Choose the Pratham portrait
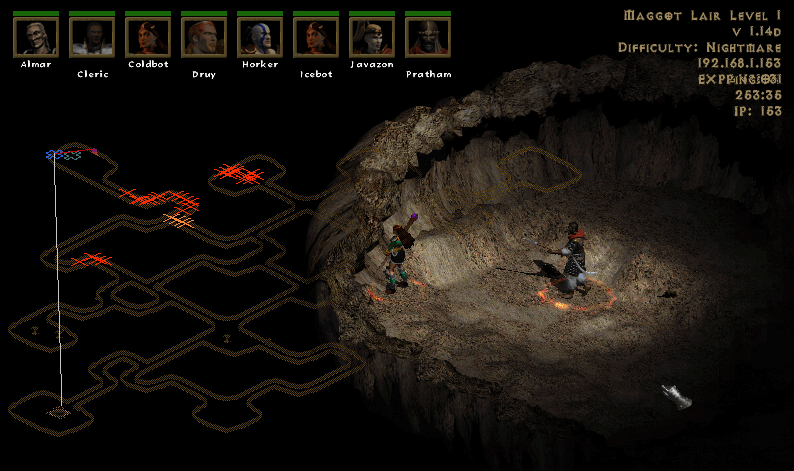 click(428, 37)
